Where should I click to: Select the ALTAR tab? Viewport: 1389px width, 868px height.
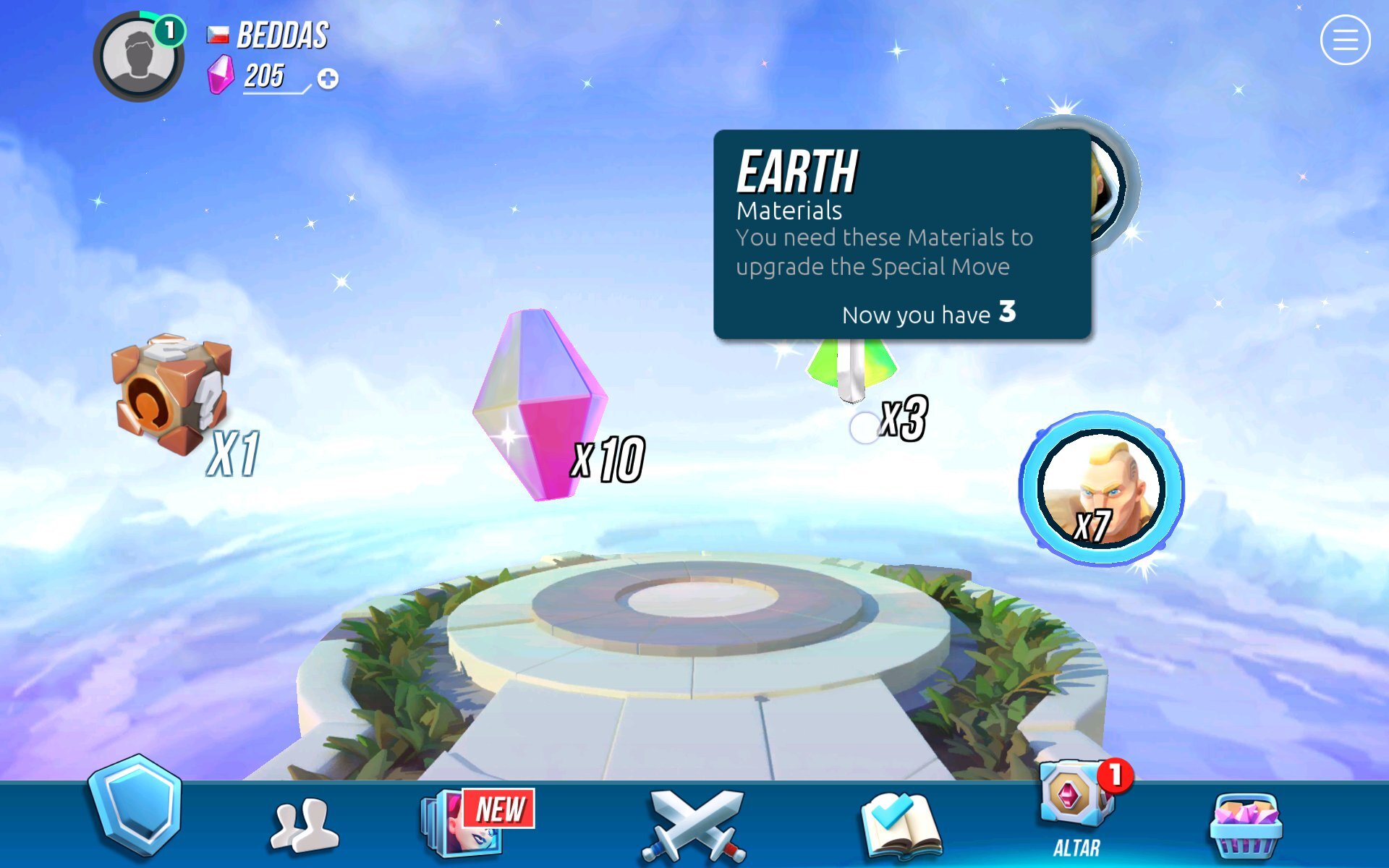1076,810
